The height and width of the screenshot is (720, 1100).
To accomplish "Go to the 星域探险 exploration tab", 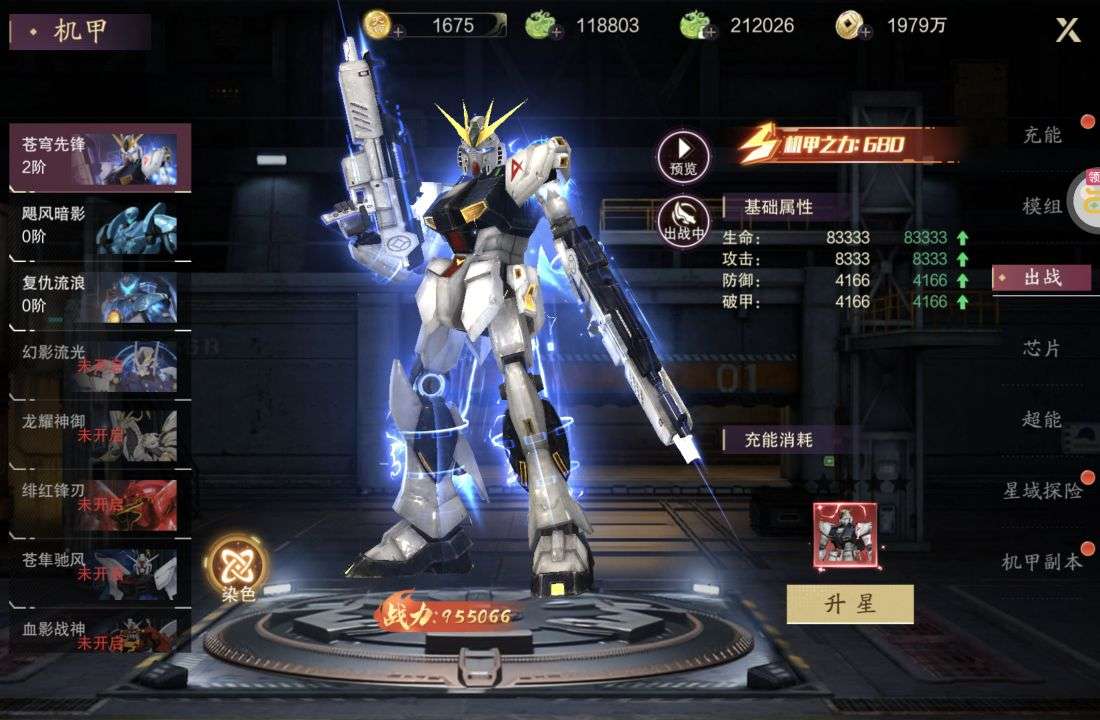I will (x=1042, y=490).
